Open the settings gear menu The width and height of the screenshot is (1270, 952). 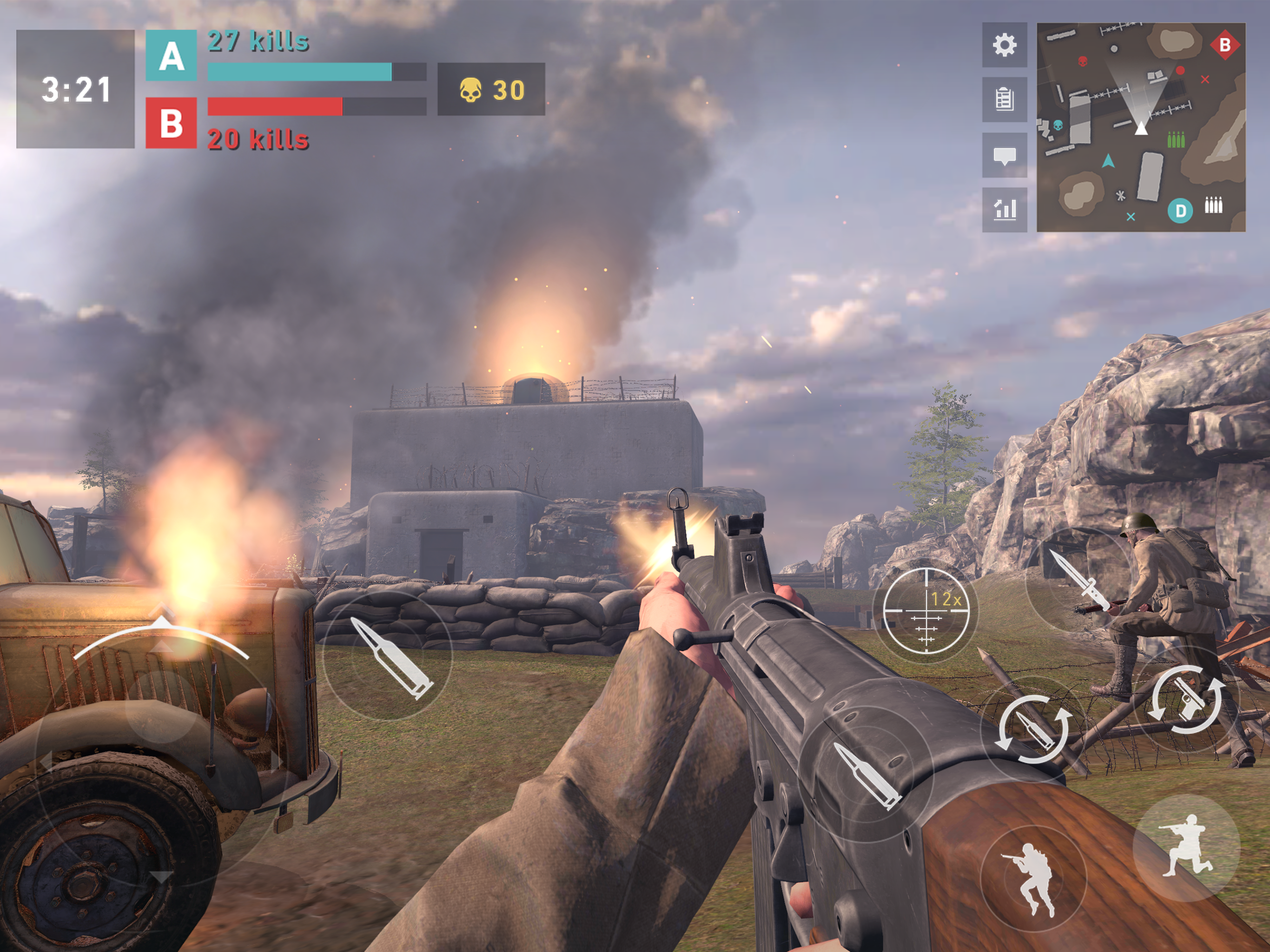(1004, 45)
